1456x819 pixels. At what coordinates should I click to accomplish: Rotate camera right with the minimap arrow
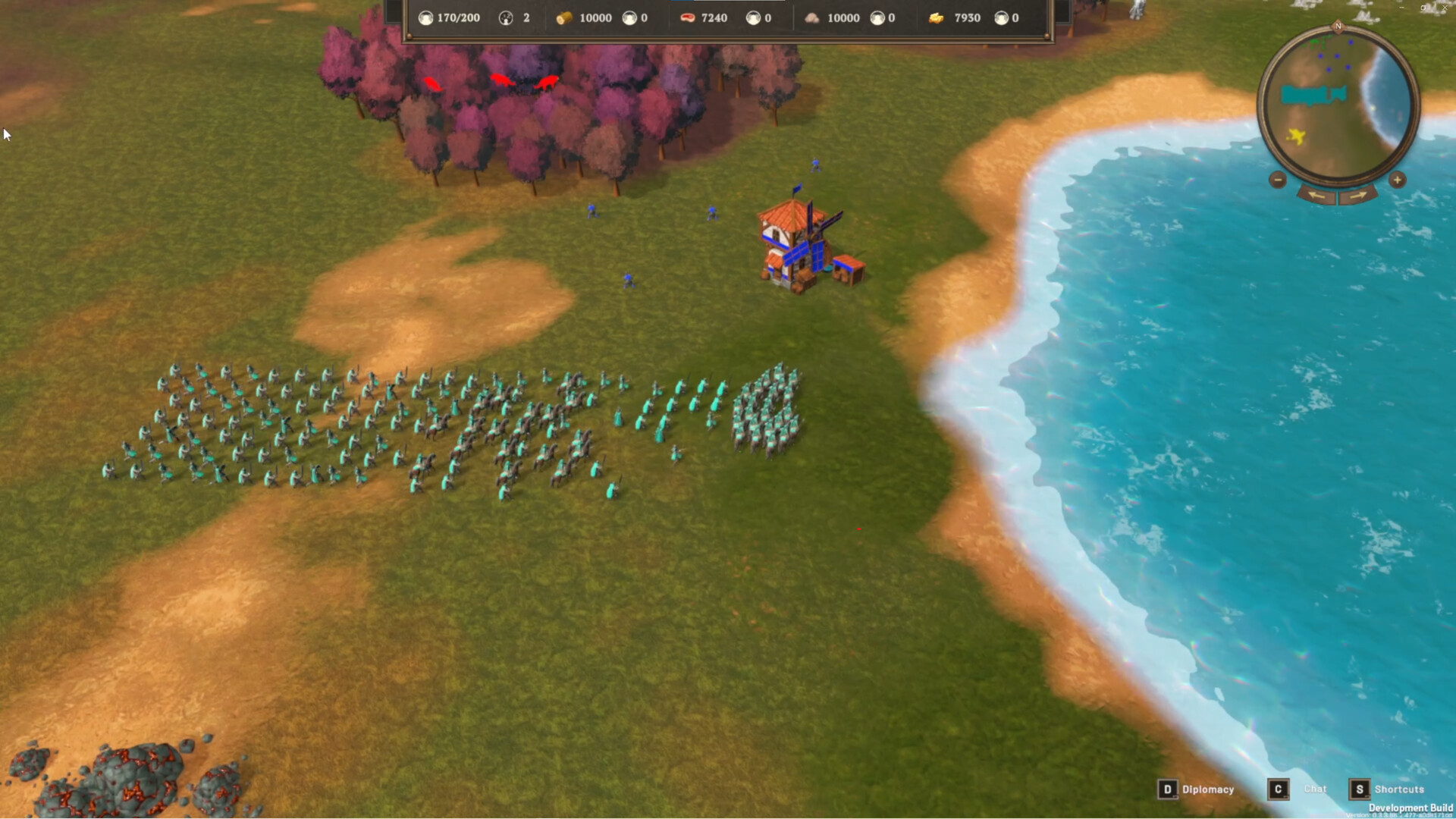(x=1358, y=196)
